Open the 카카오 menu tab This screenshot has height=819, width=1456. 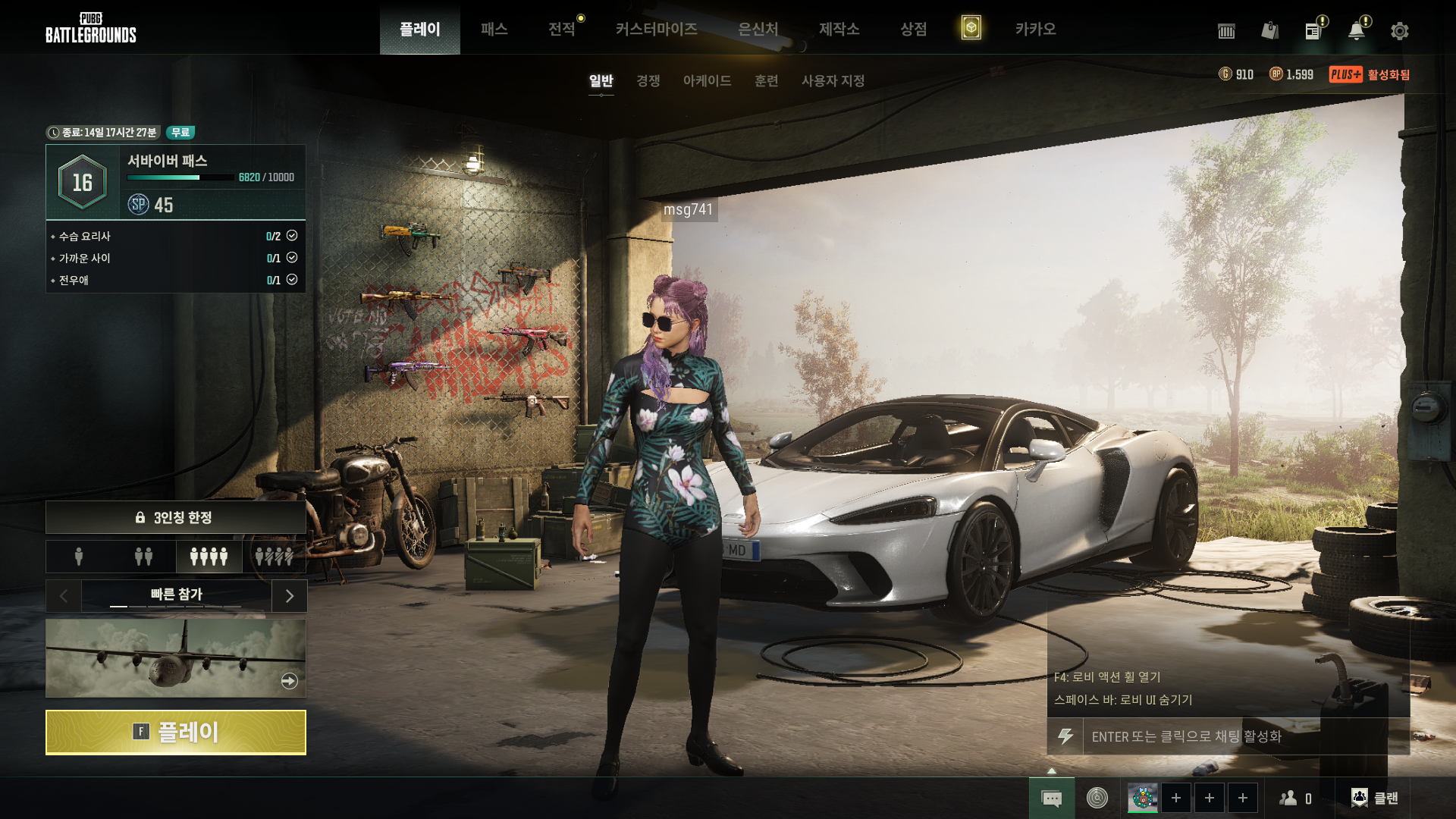[1035, 29]
